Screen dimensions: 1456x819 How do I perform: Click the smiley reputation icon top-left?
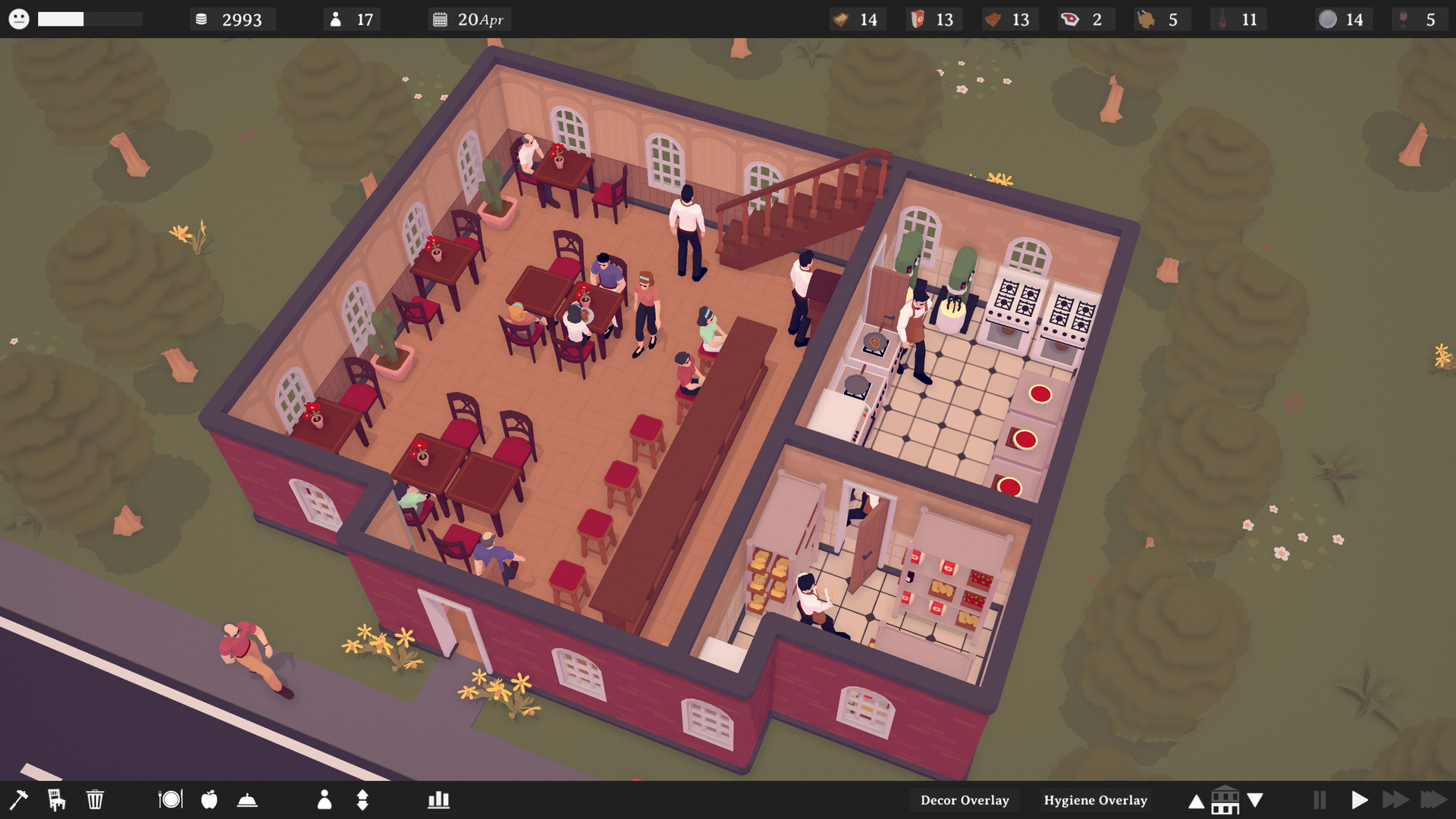click(x=20, y=19)
